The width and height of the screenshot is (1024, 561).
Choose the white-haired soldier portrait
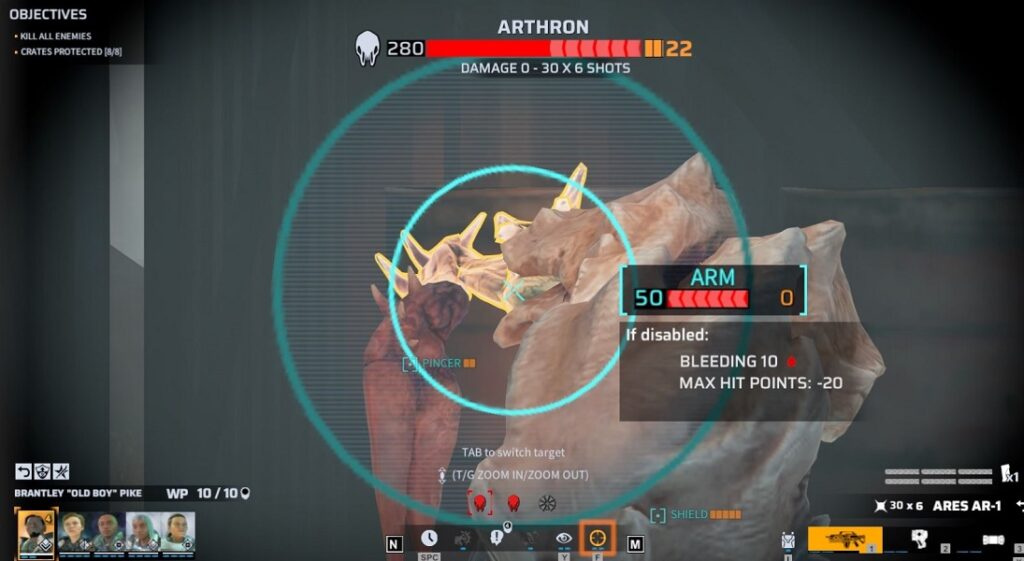[143, 531]
